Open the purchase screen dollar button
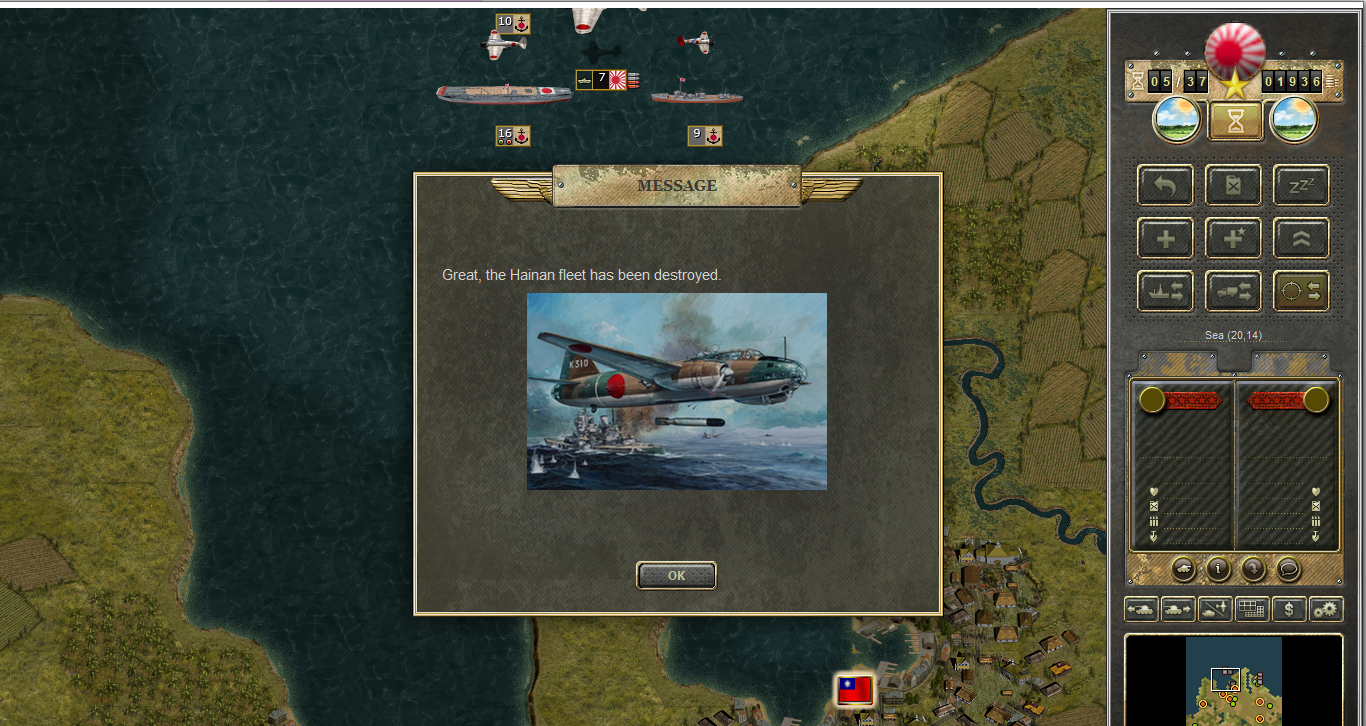 click(x=1289, y=608)
